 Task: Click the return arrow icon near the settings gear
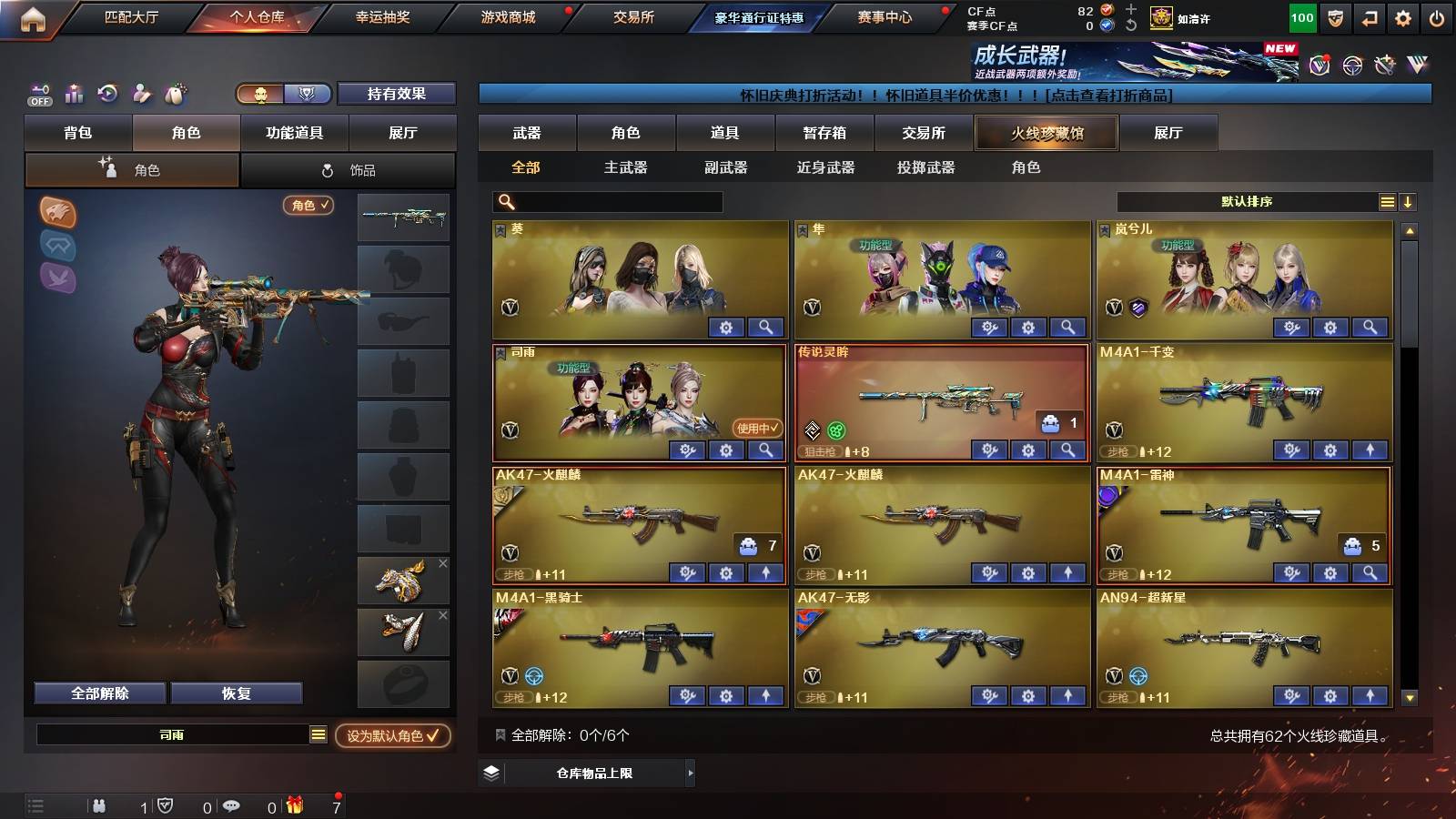tap(1369, 19)
